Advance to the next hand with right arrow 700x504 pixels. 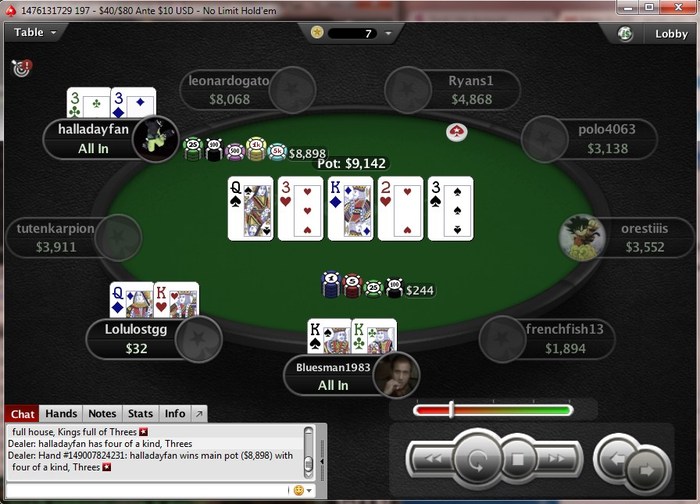pyautogui.click(x=646, y=467)
